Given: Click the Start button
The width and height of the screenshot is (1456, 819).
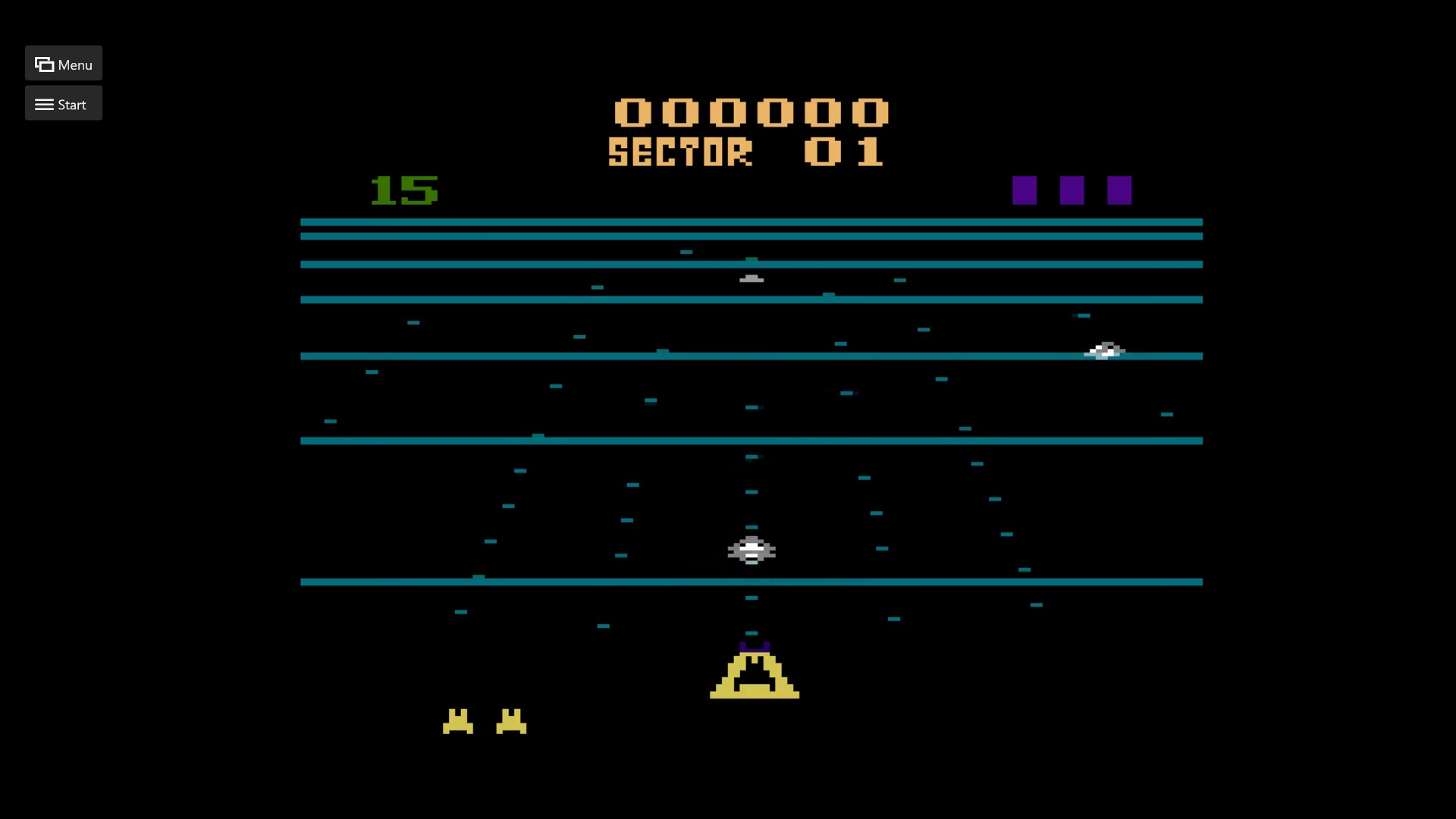Looking at the screenshot, I should tap(64, 104).
